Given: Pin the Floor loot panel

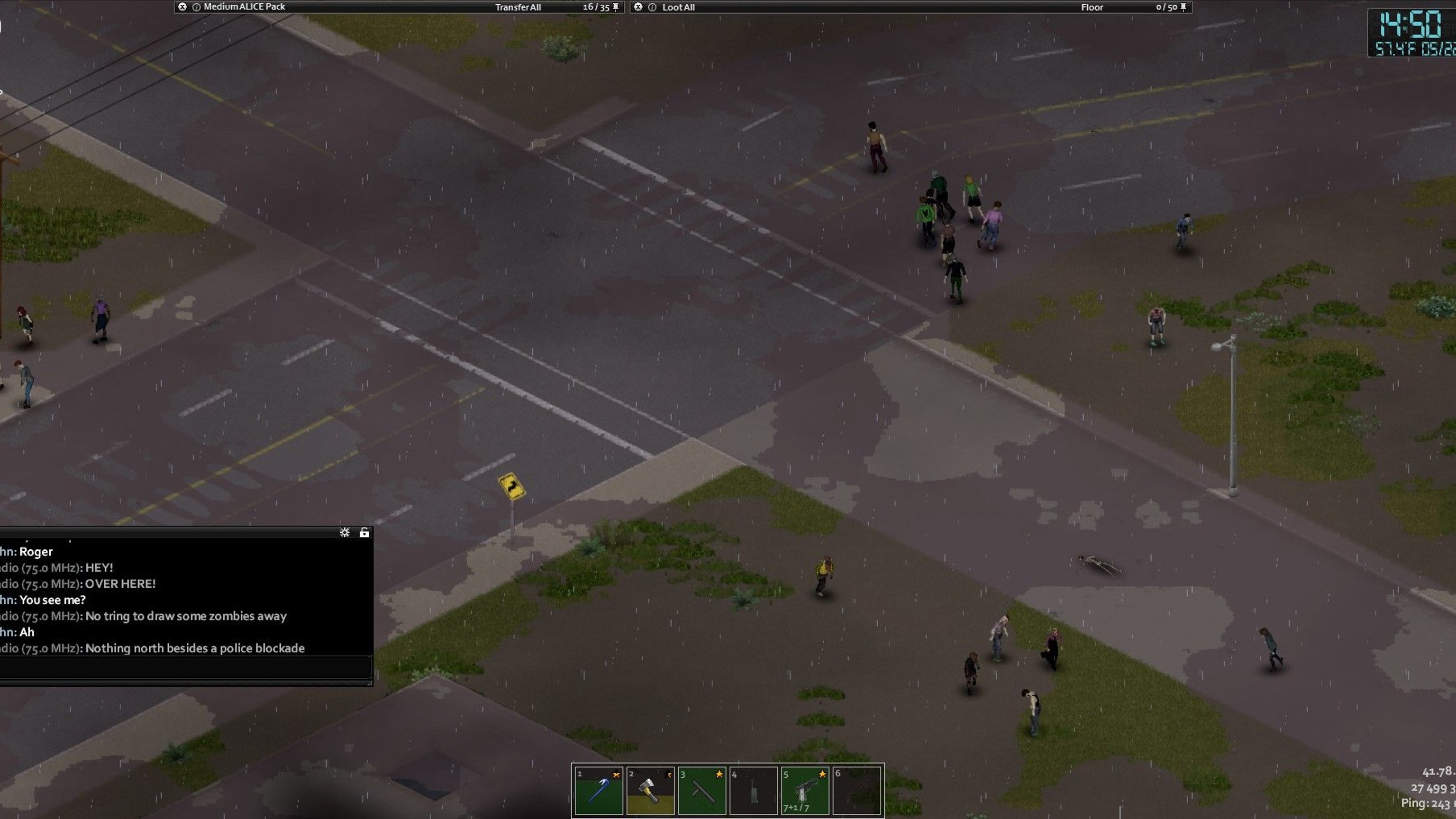Looking at the screenshot, I should pyautogui.click(x=1183, y=8).
